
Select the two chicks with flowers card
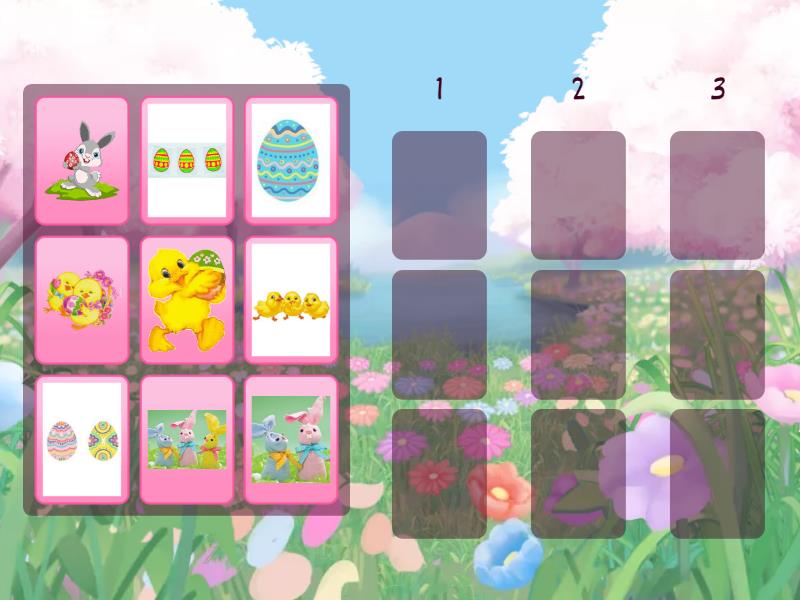pos(82,300)
